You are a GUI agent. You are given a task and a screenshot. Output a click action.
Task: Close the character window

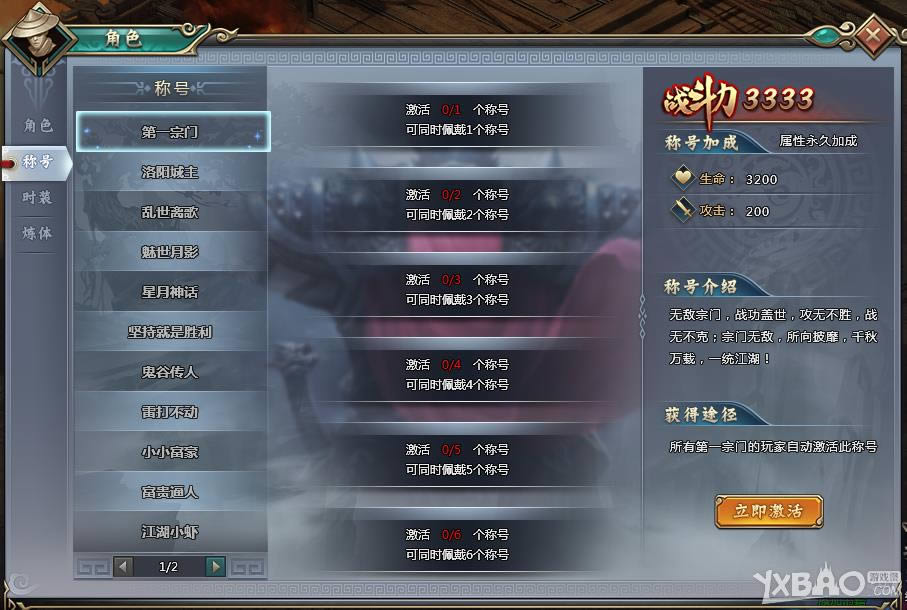click(x=874, y=36)
